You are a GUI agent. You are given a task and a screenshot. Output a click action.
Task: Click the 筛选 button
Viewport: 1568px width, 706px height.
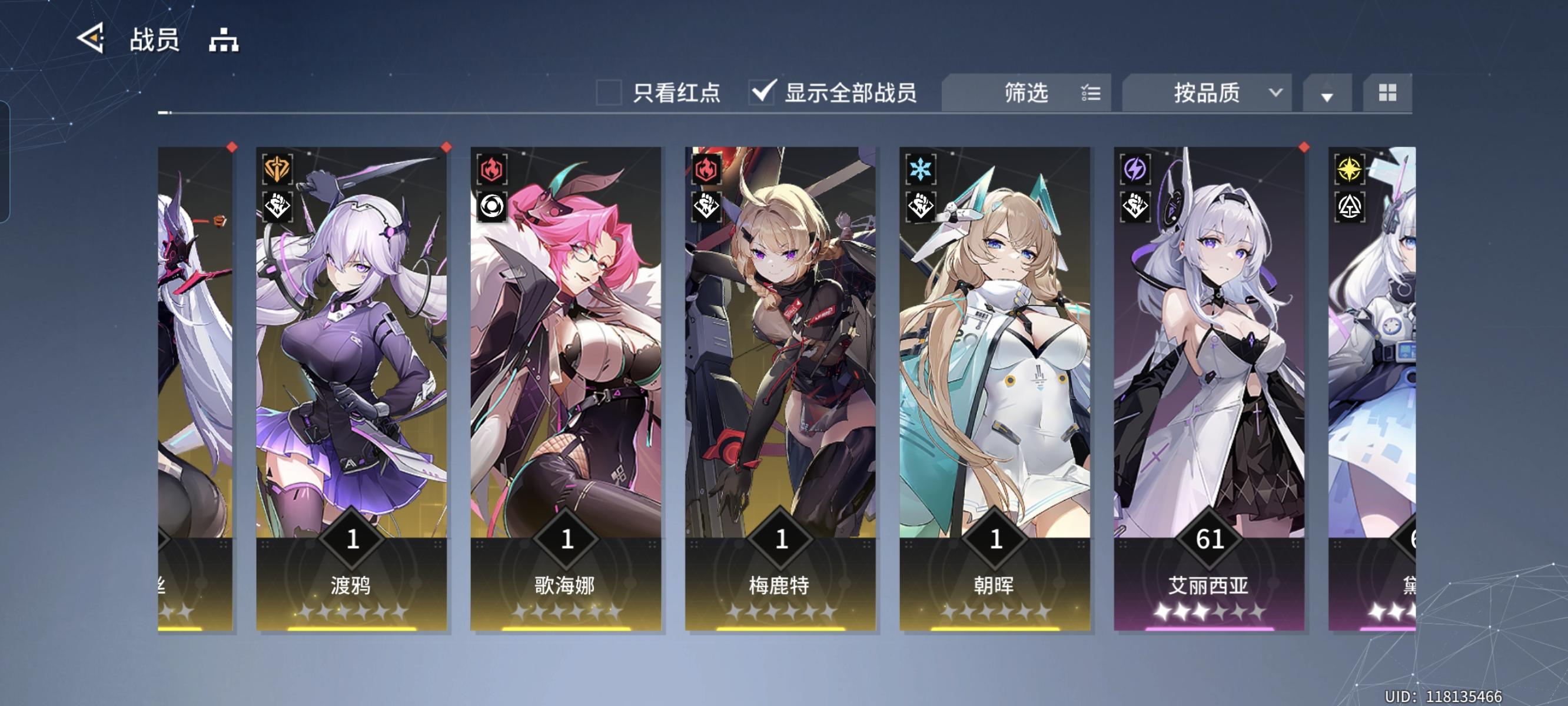(x=1027, y=92)
